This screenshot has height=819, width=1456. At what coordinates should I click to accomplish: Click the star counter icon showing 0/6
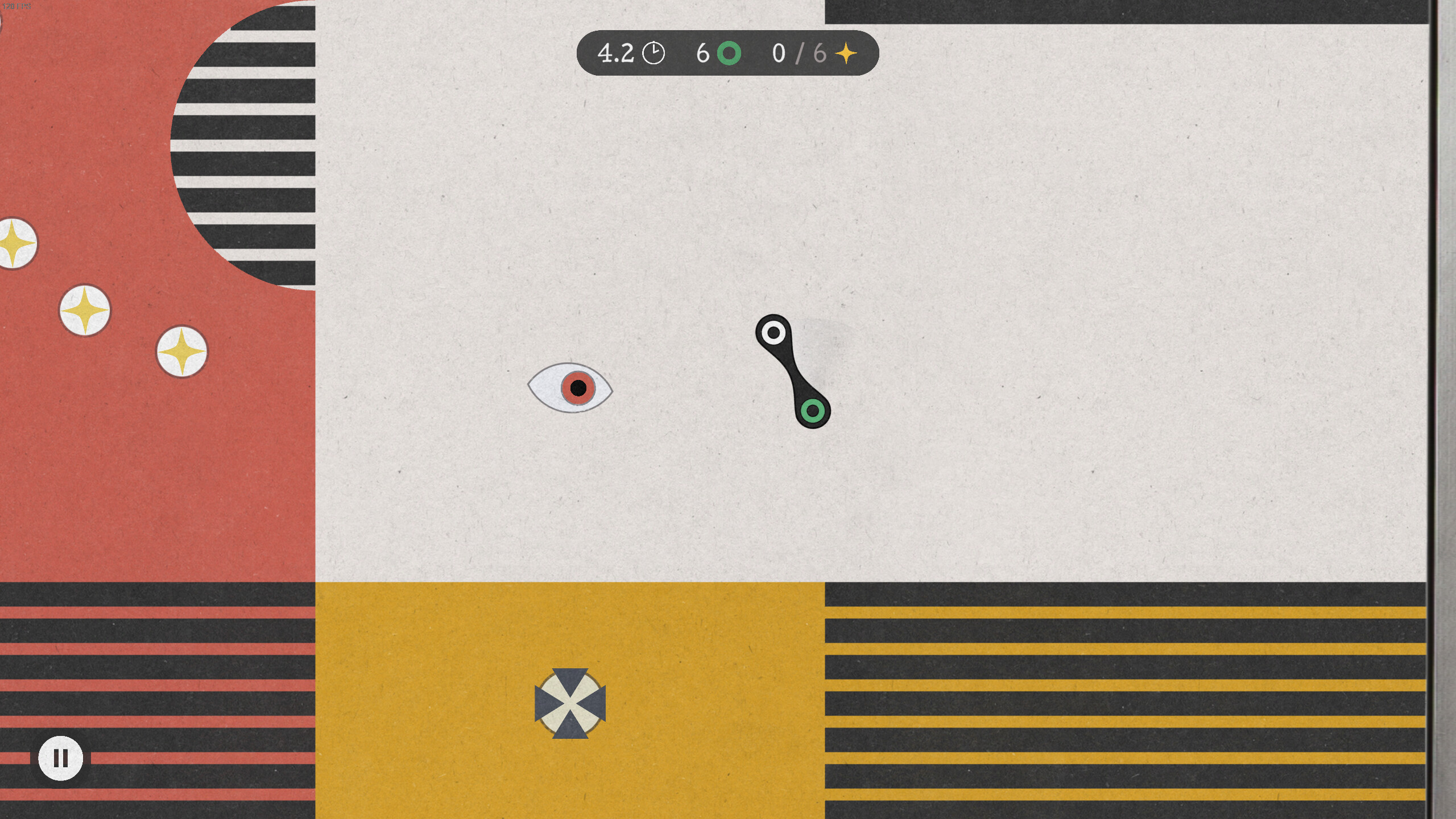point(846,53)
